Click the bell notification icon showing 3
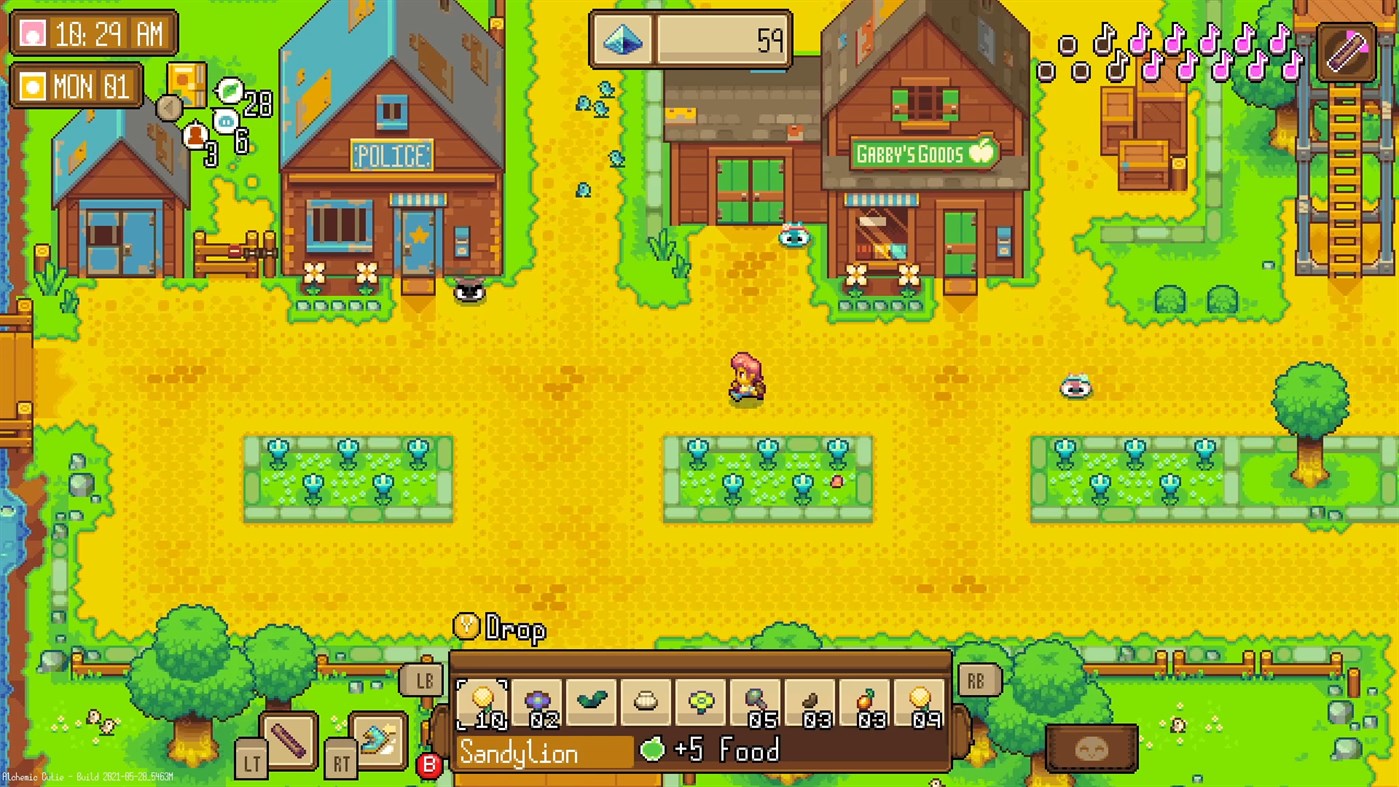The image size is (1399, 787). [x=196, y=135]
